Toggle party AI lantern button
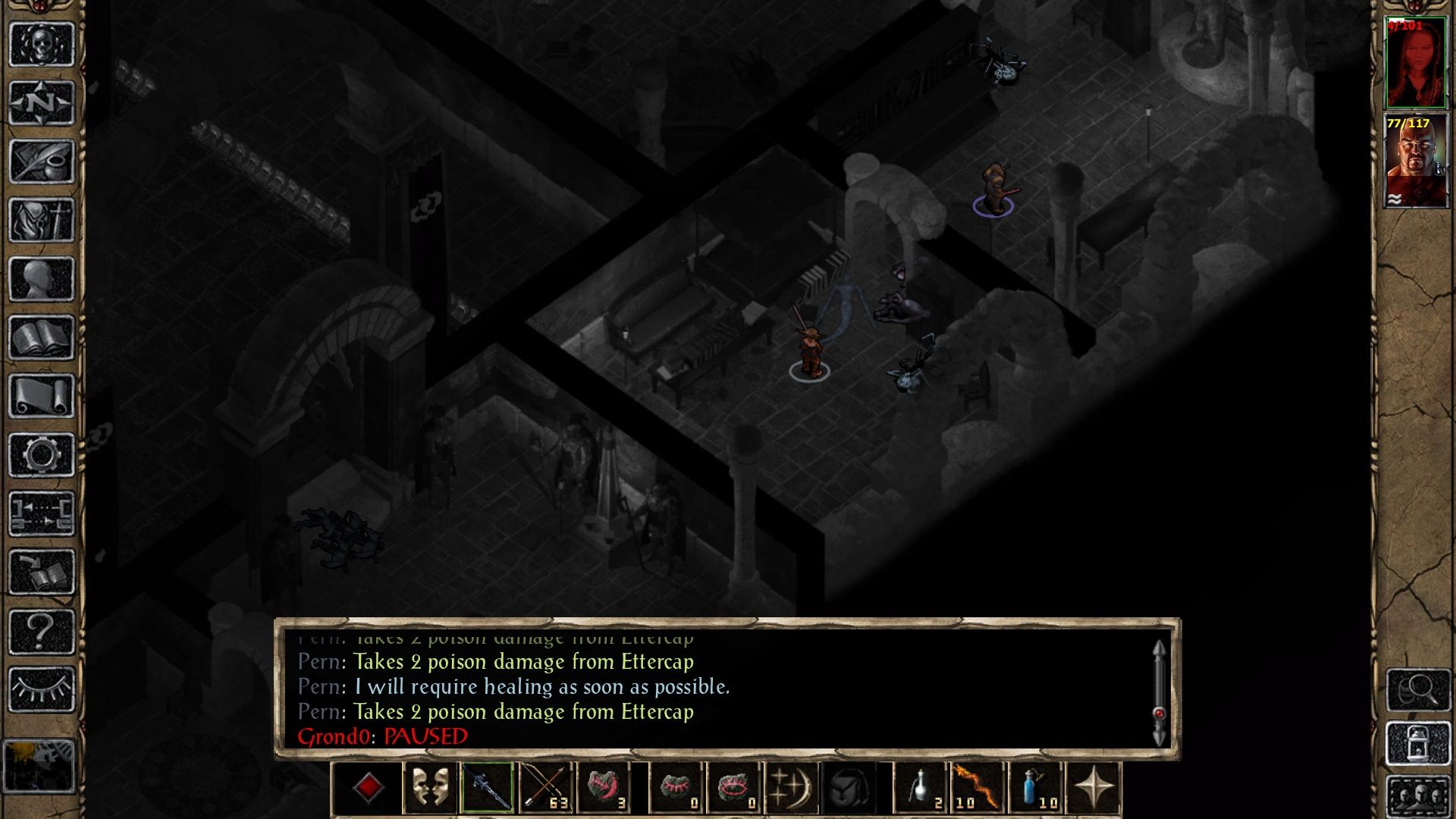 1418,743
